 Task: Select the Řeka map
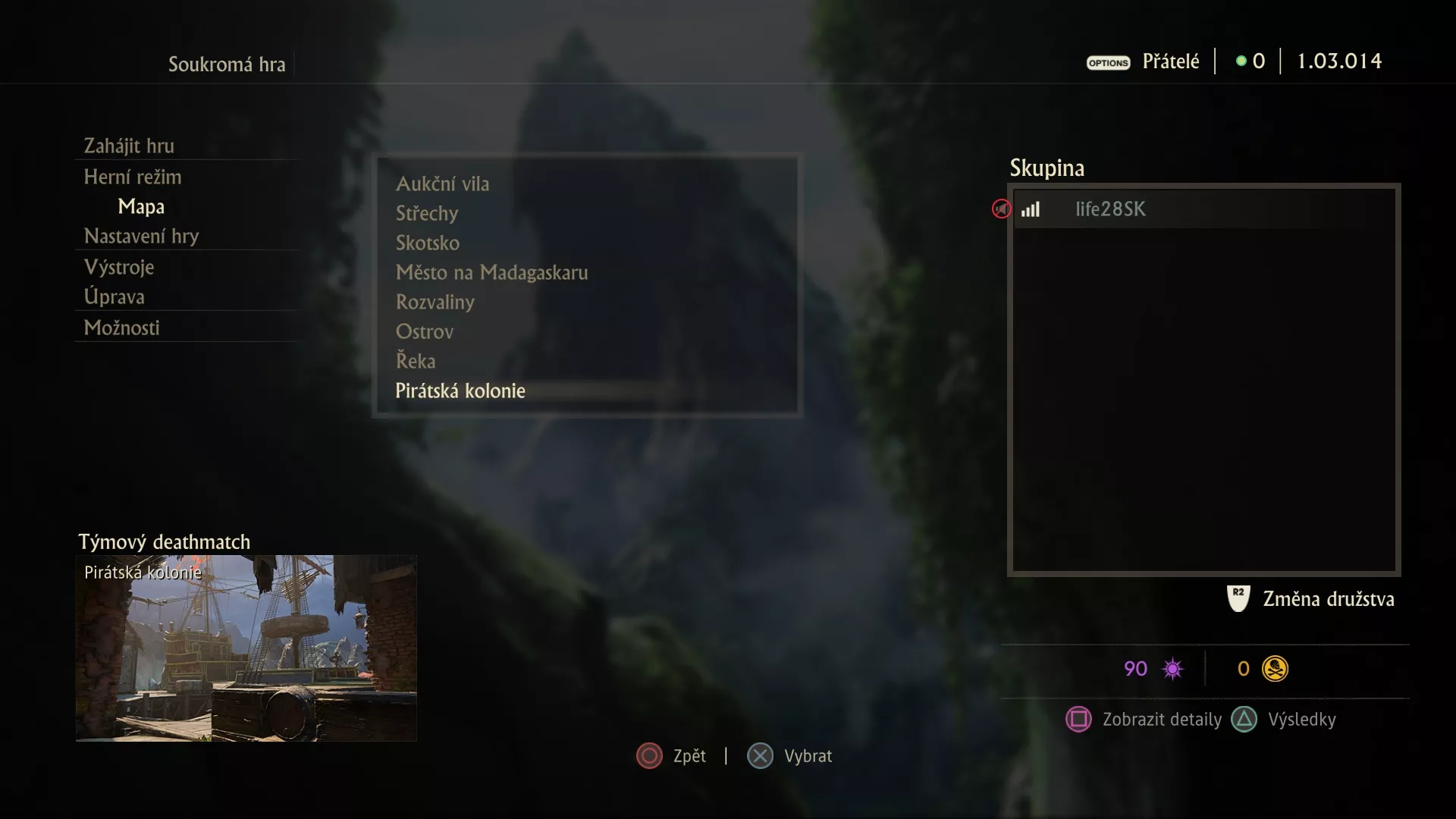416,361
